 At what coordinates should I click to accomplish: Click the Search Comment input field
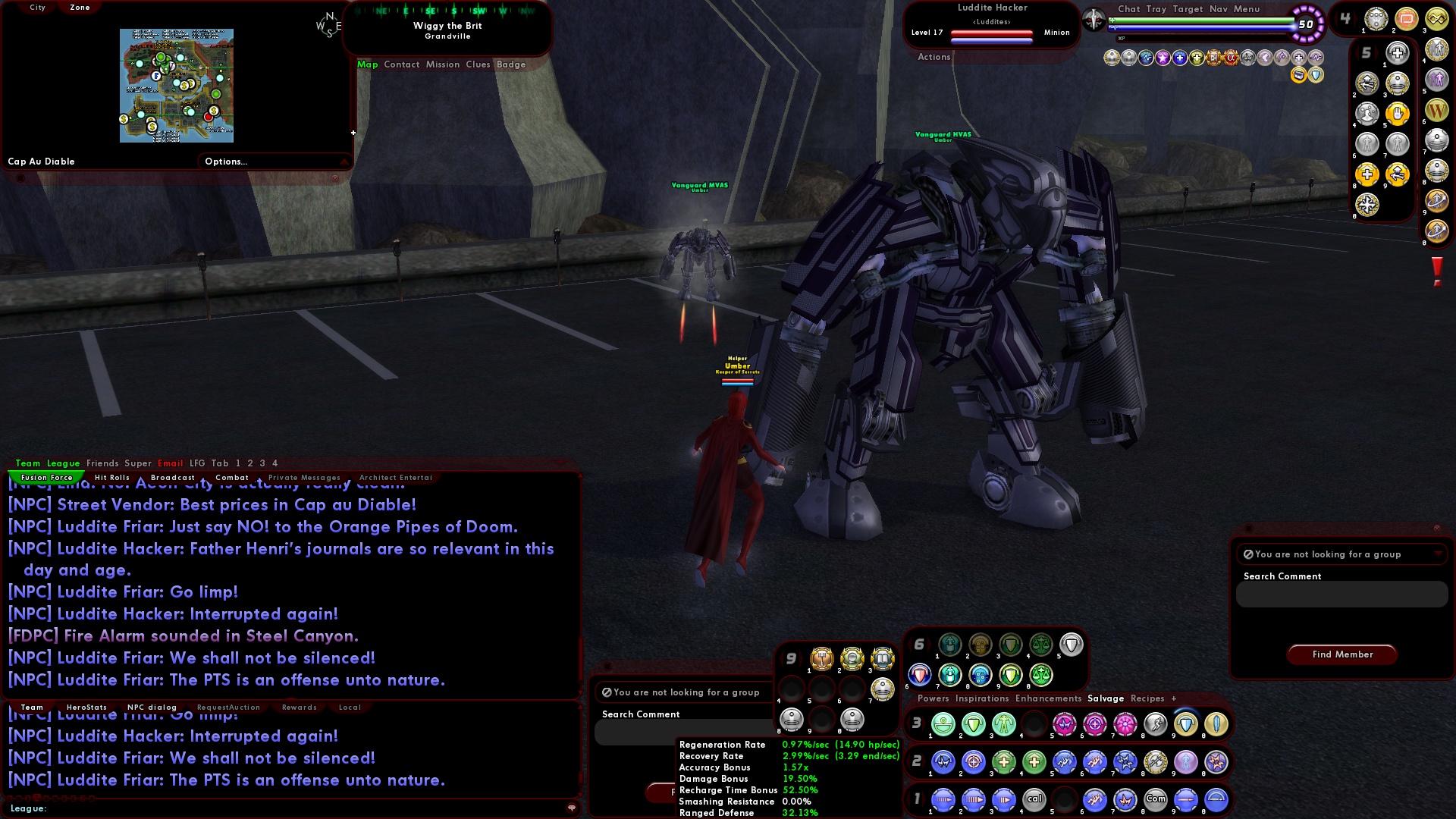point(1341,595)
